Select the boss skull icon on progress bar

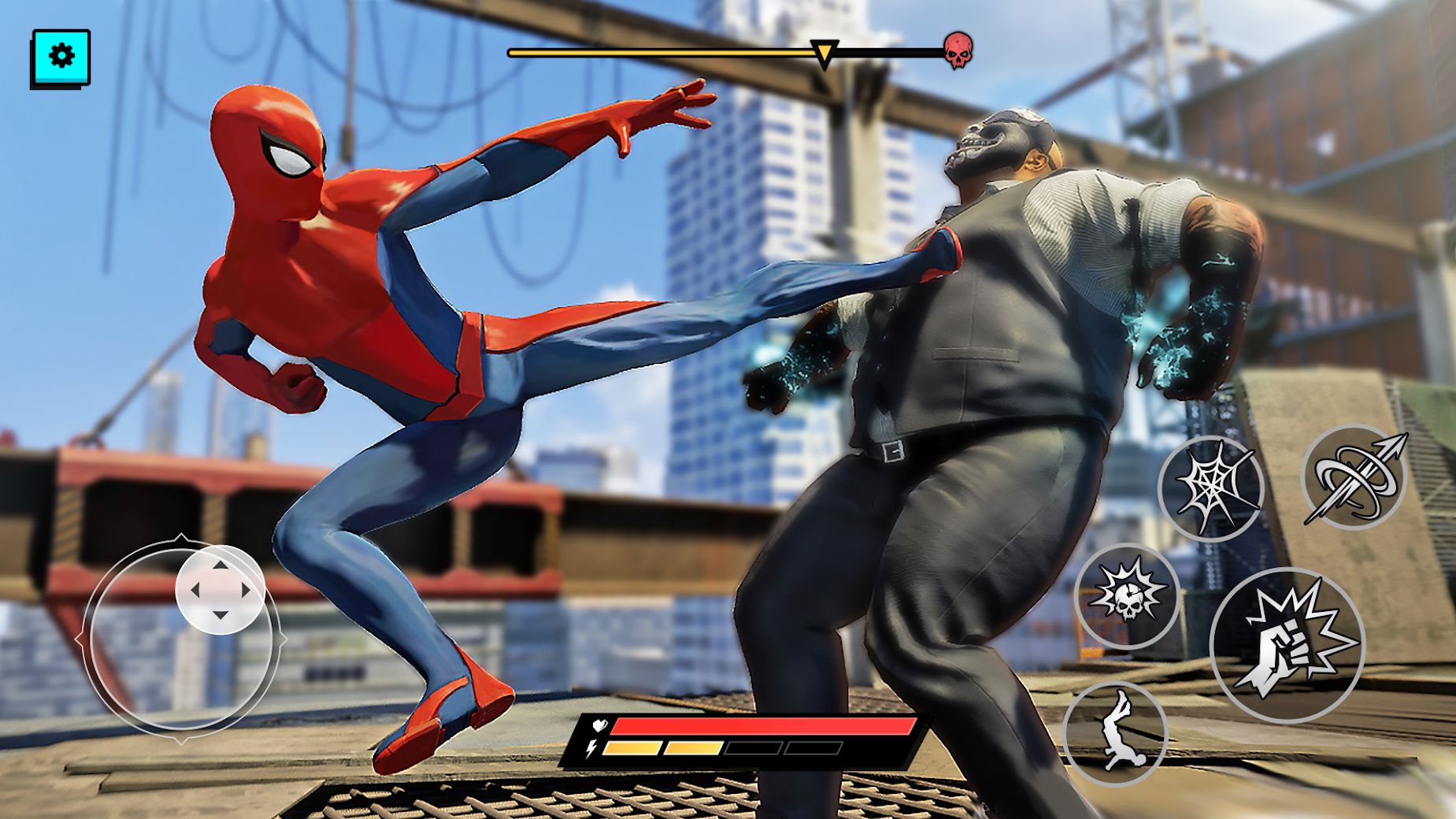pos(960,50)
